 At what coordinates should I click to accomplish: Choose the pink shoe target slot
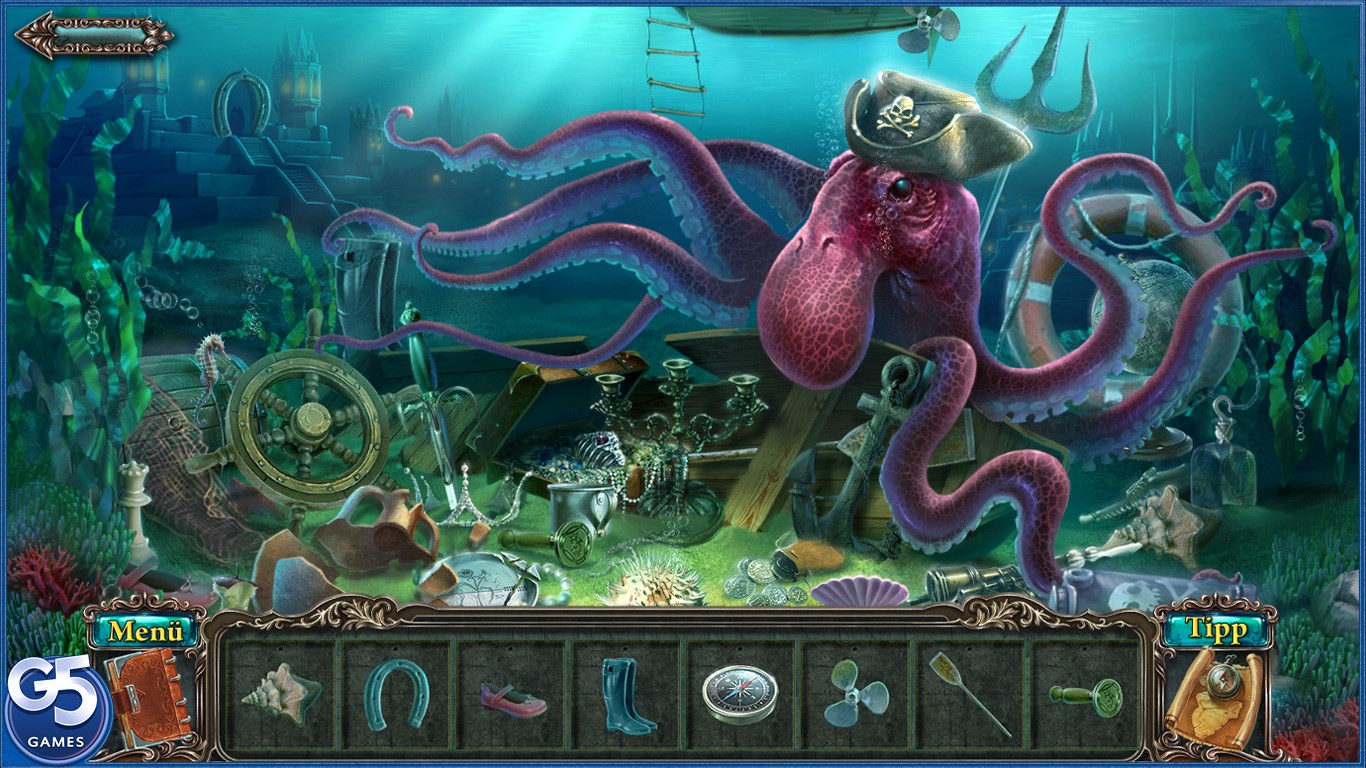click(x=513, y=697)
